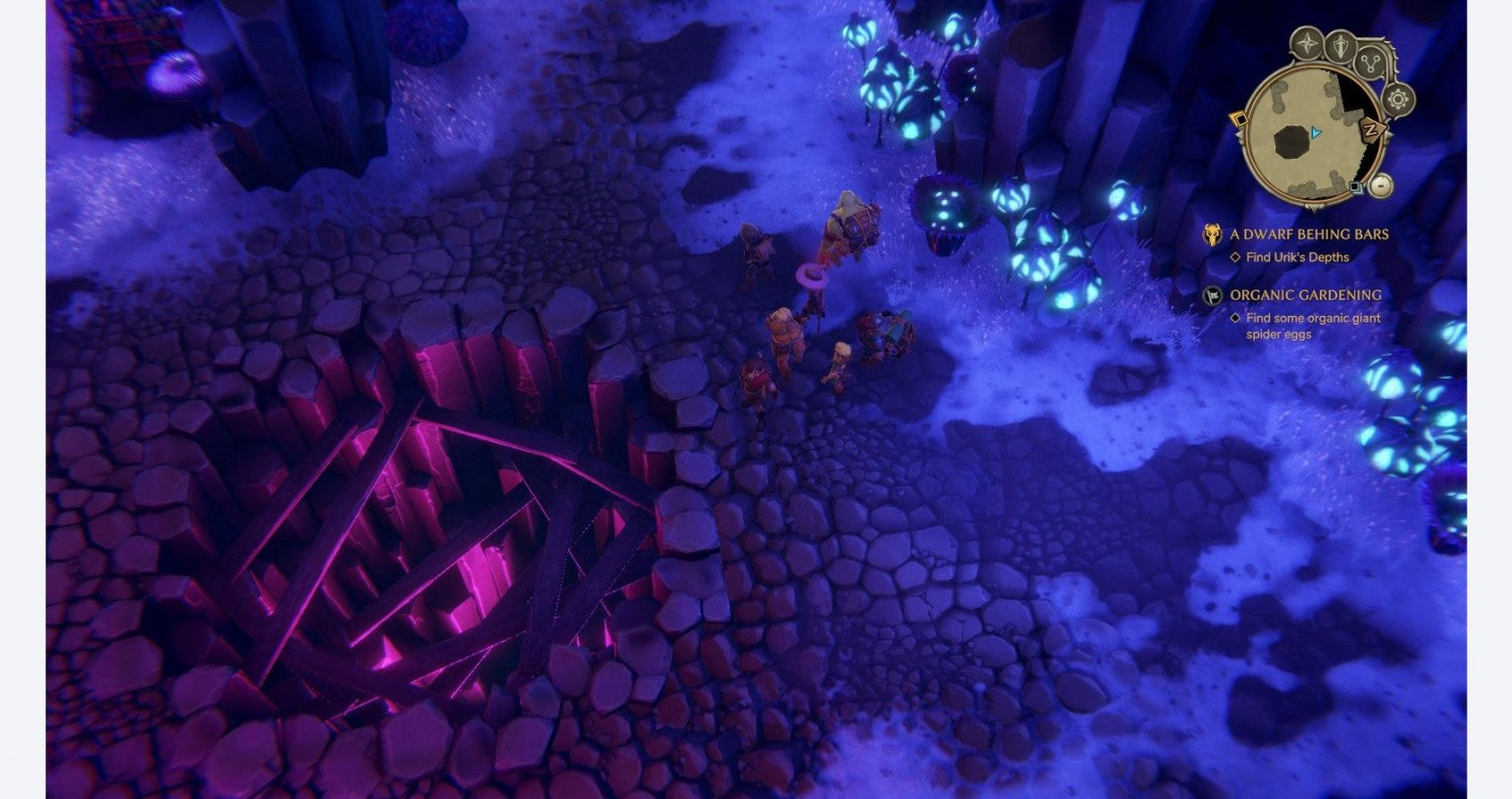This screenshot has width=1512, height=799.
Task: Select the shield icon above the minimap
Action: pyautogui.click(x=1339, y=45)
